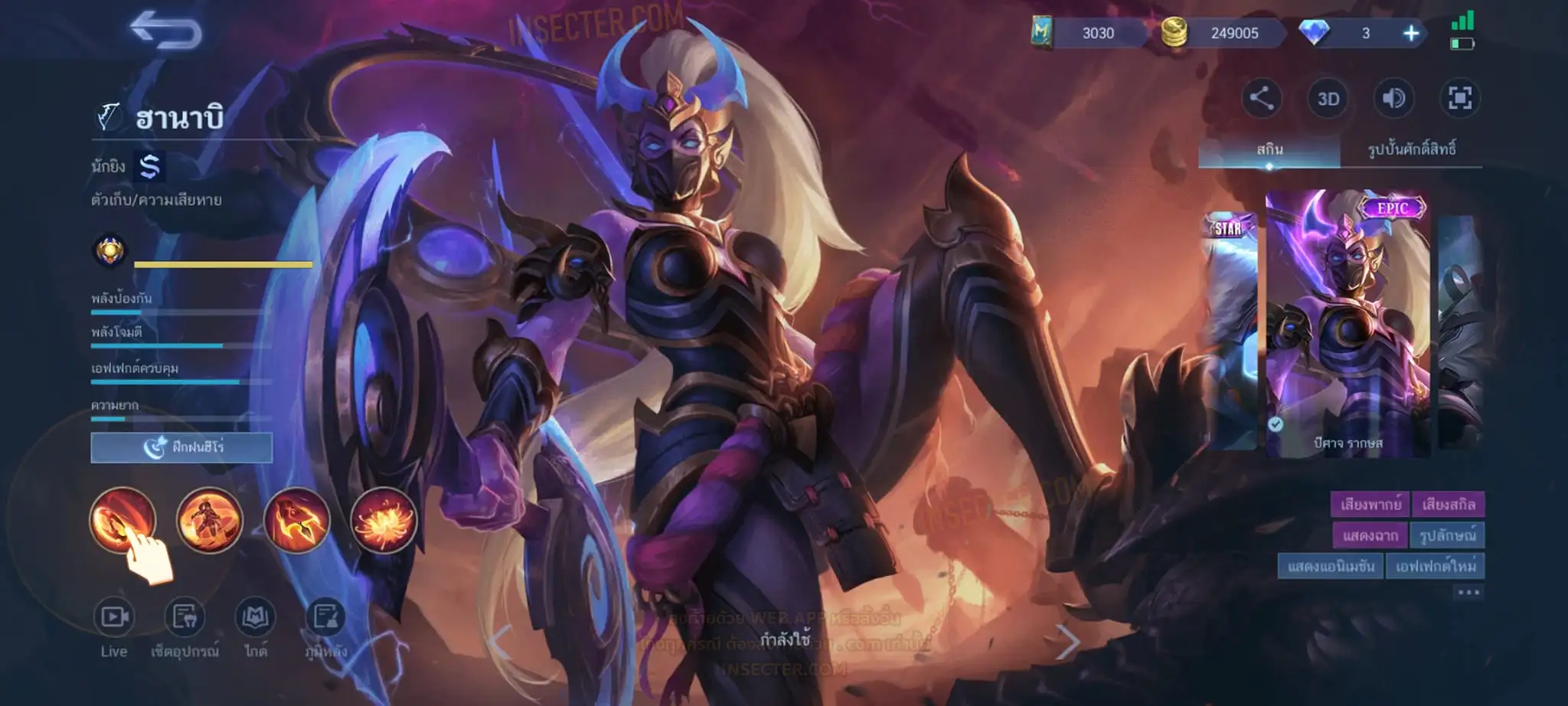
Task: Enter fullscreen view of the skin art
Action: pos(1459,98)
